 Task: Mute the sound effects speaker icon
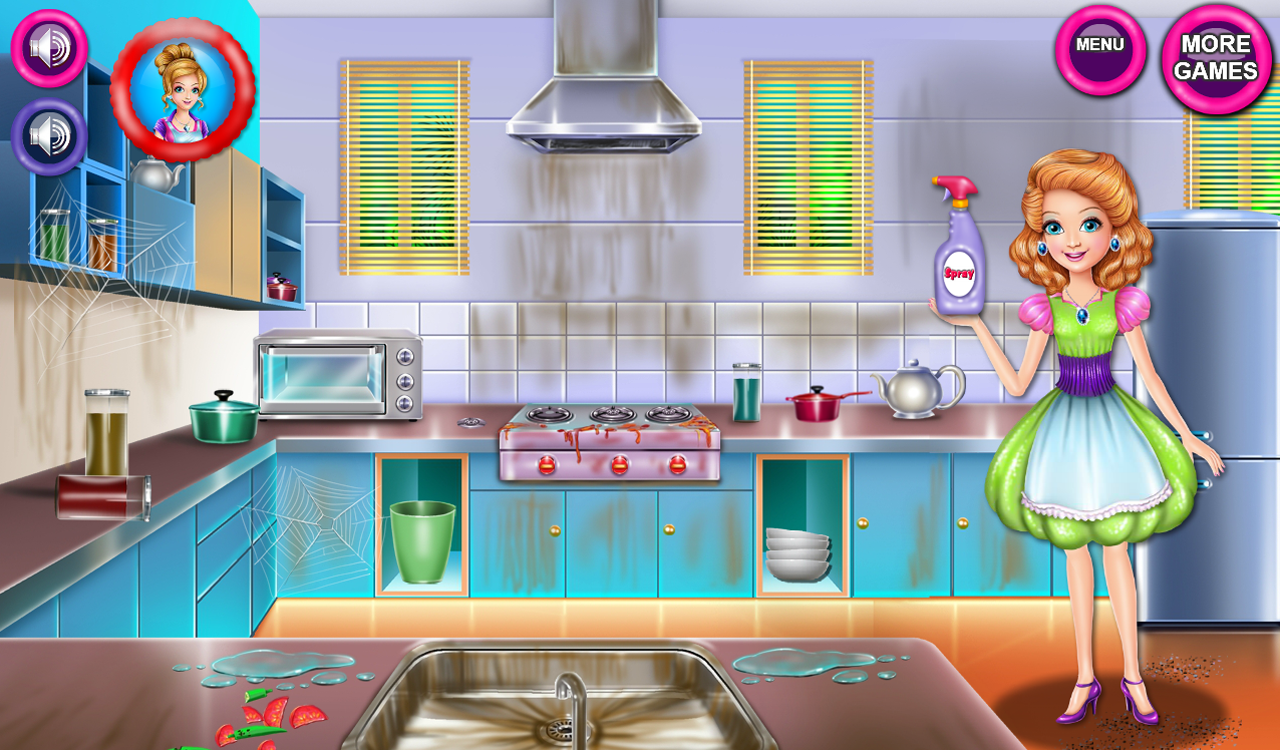[x=47, y=131]
